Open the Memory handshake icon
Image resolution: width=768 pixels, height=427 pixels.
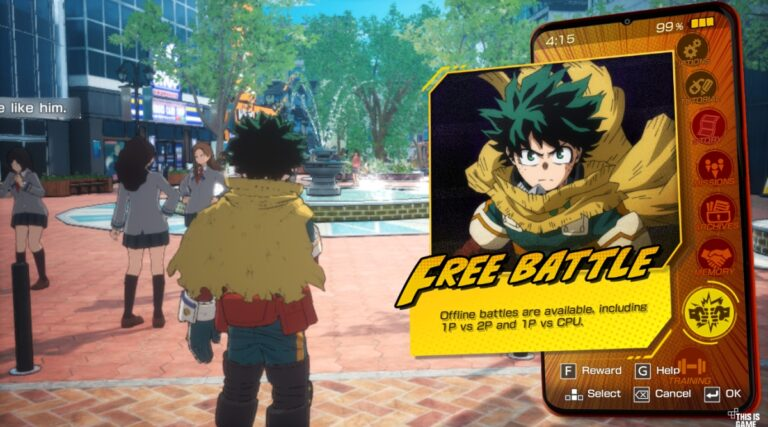[714, 257]
